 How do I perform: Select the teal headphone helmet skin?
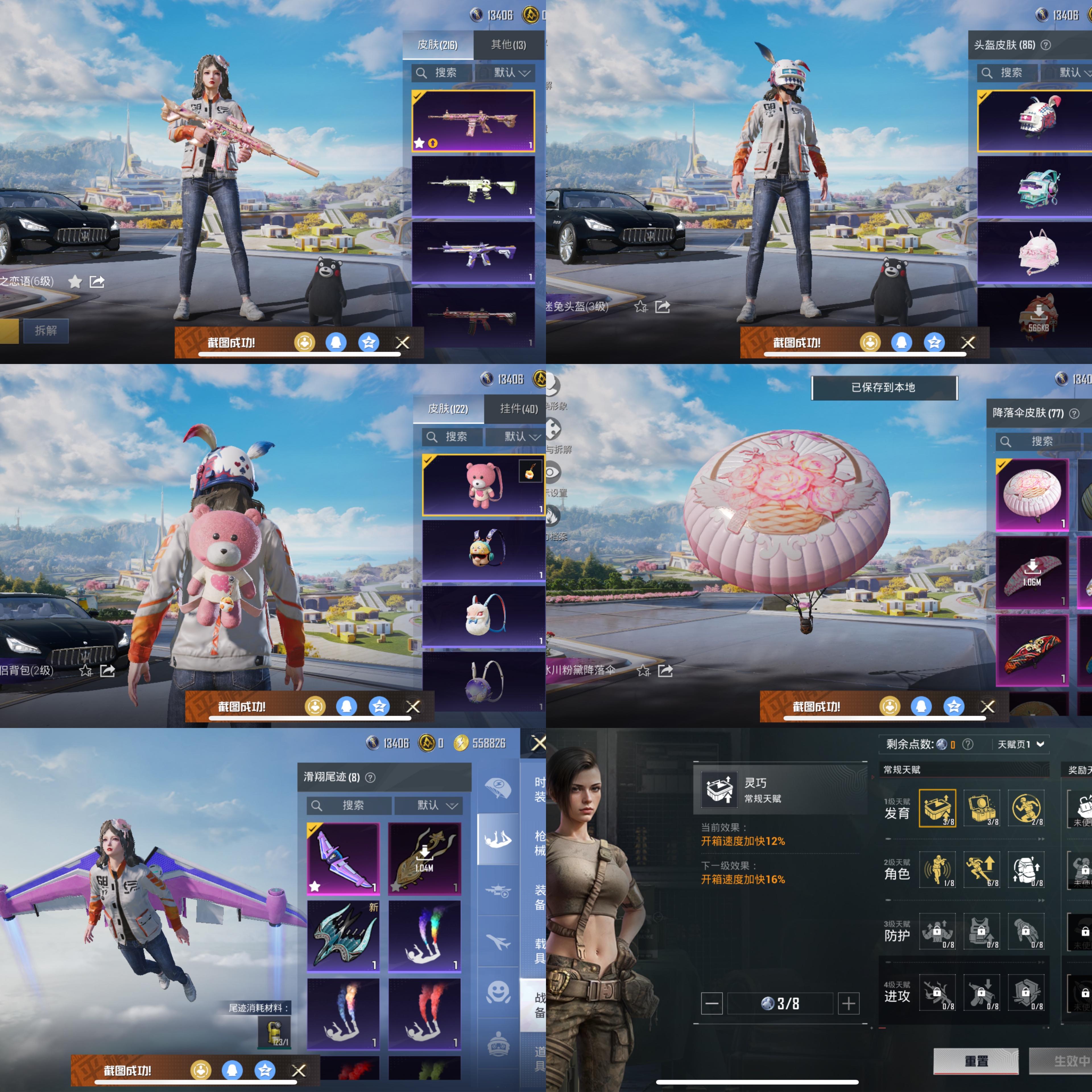point(1039,187)
